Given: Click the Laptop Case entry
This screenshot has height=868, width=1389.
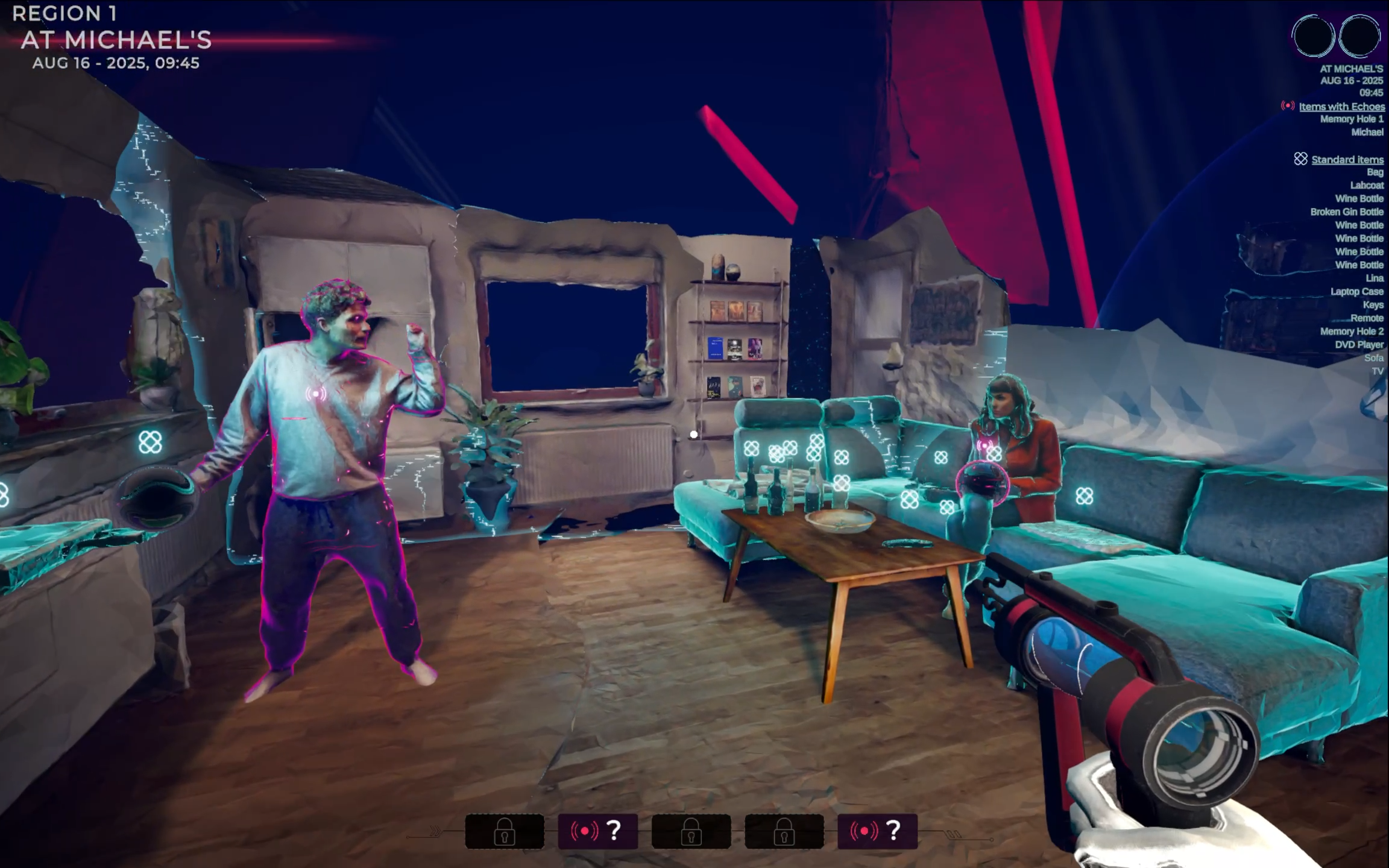Looking at the screenshot, I should point(1356,292).
